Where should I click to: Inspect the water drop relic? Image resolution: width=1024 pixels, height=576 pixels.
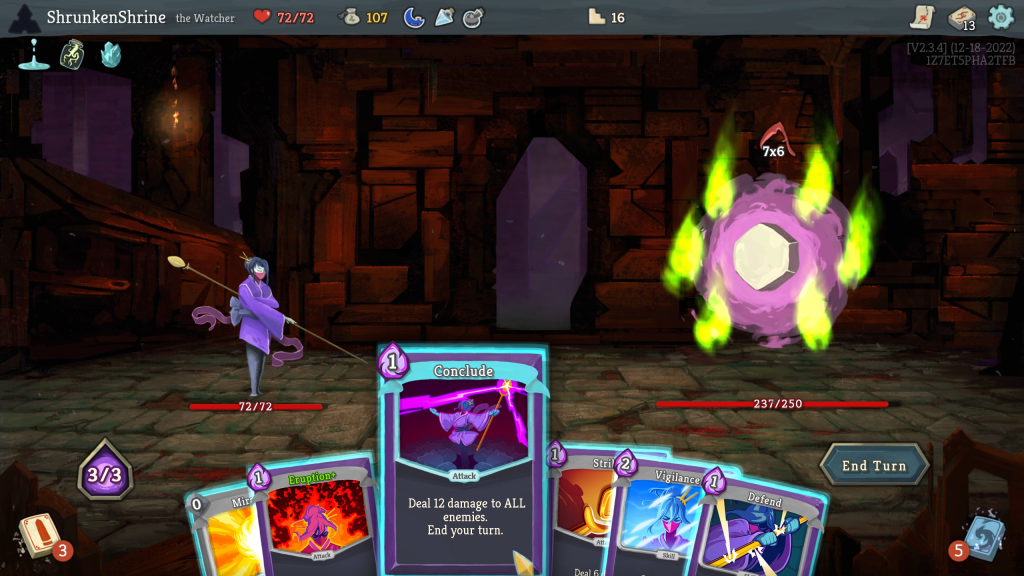point(34,54)
